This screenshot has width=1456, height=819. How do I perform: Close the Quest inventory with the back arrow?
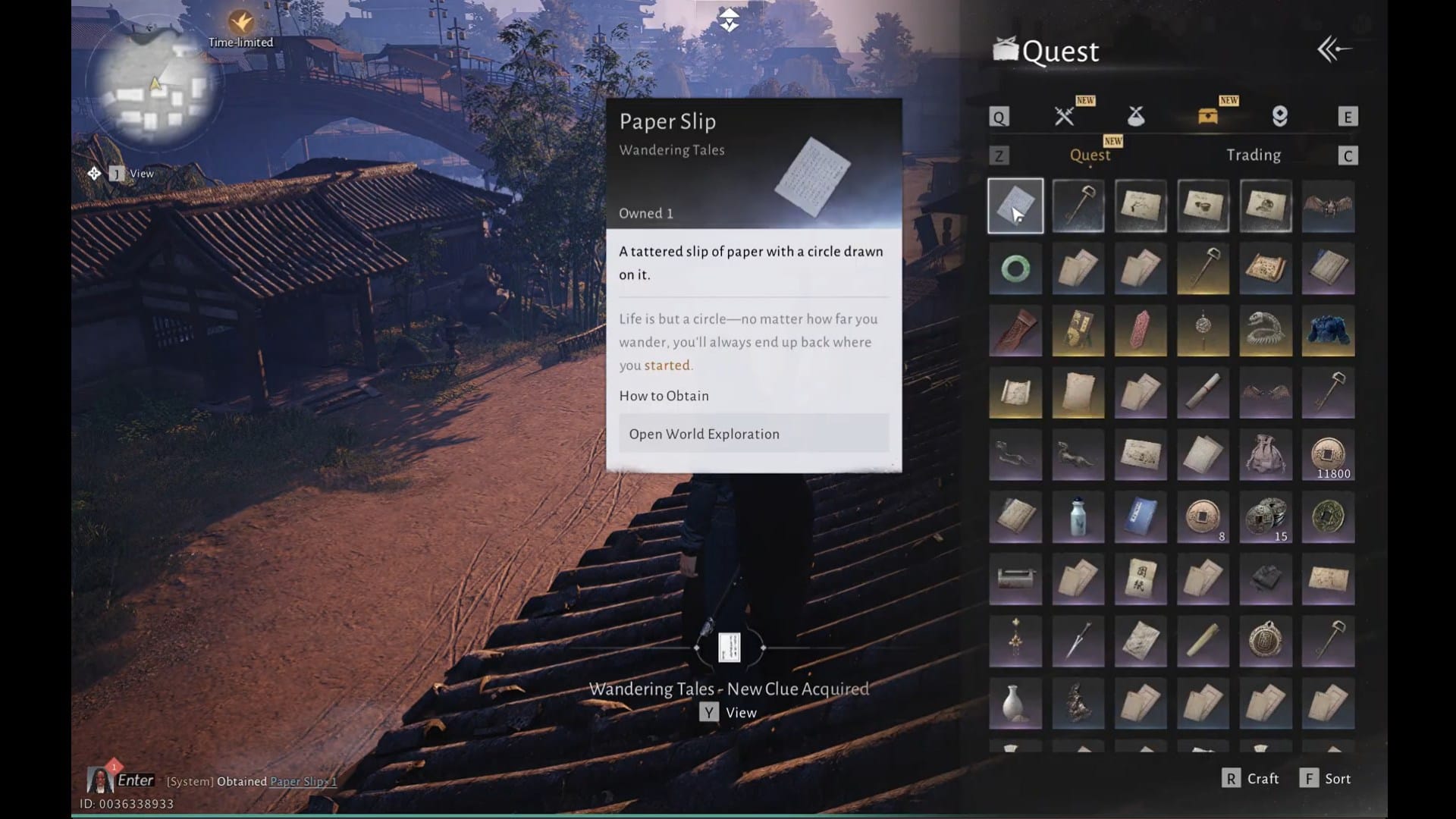(x=1334, y=50)
